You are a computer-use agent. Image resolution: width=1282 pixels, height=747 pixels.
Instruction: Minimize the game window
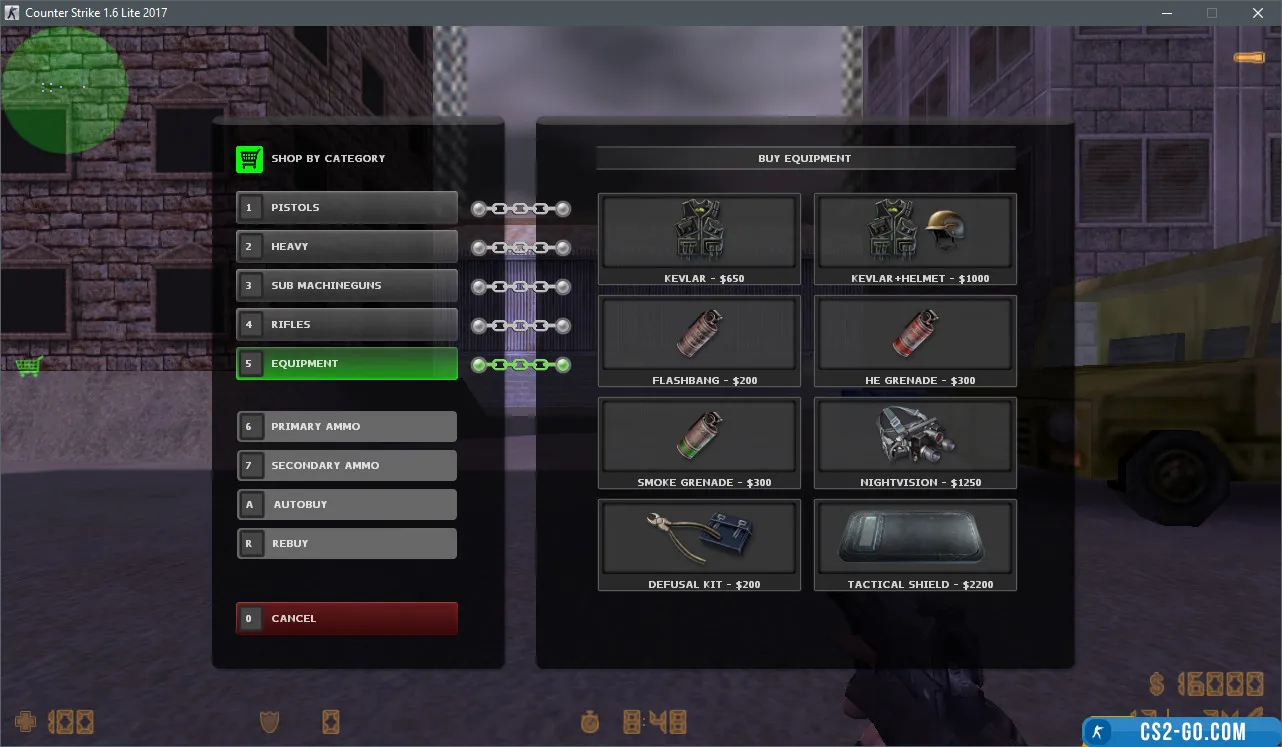coord(1166,13)
